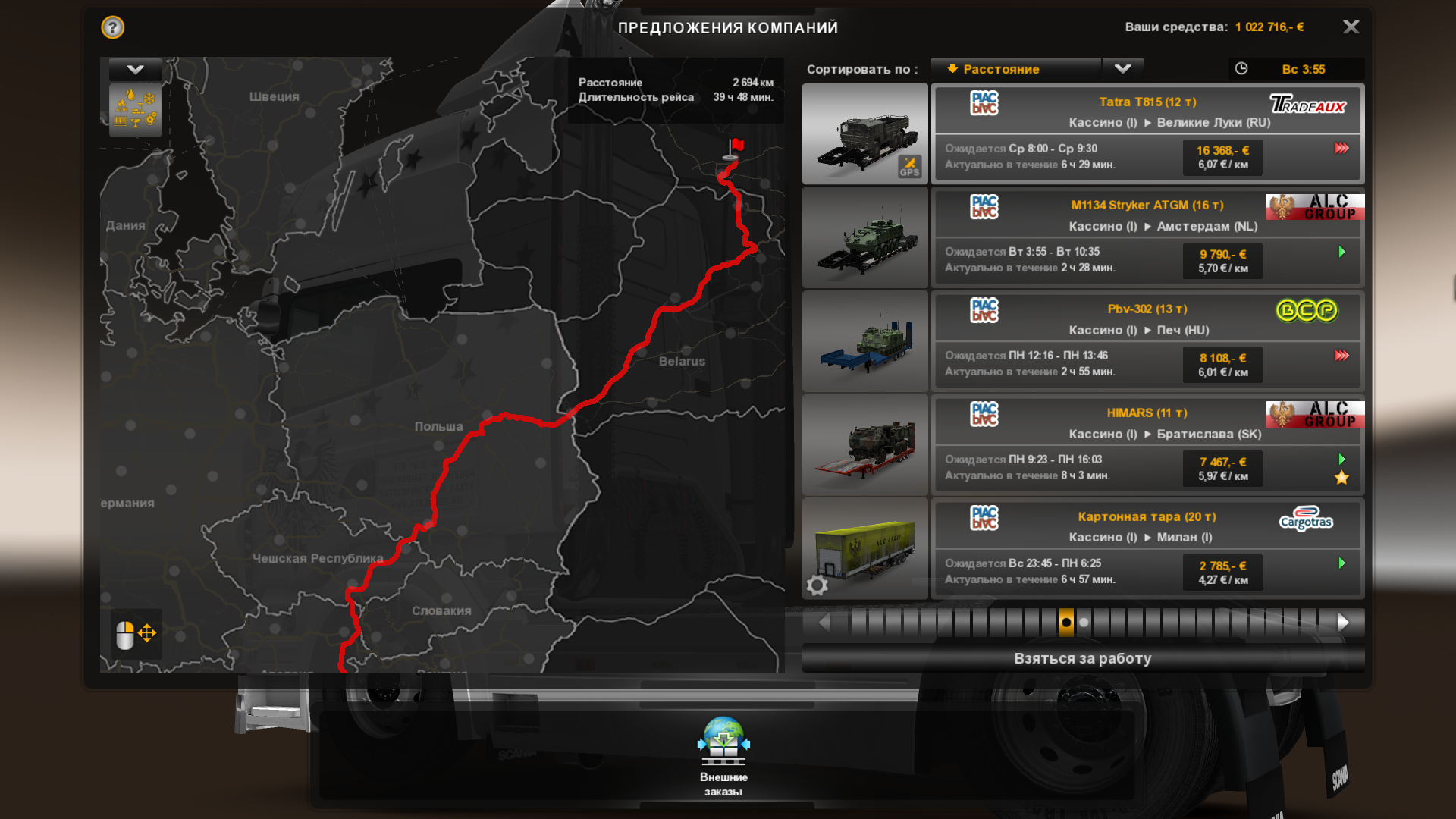Select the Tatra T815 job to Великие Луки
The height and width of the screenshot is (819, 1456).
click(x=1147, y=133)
